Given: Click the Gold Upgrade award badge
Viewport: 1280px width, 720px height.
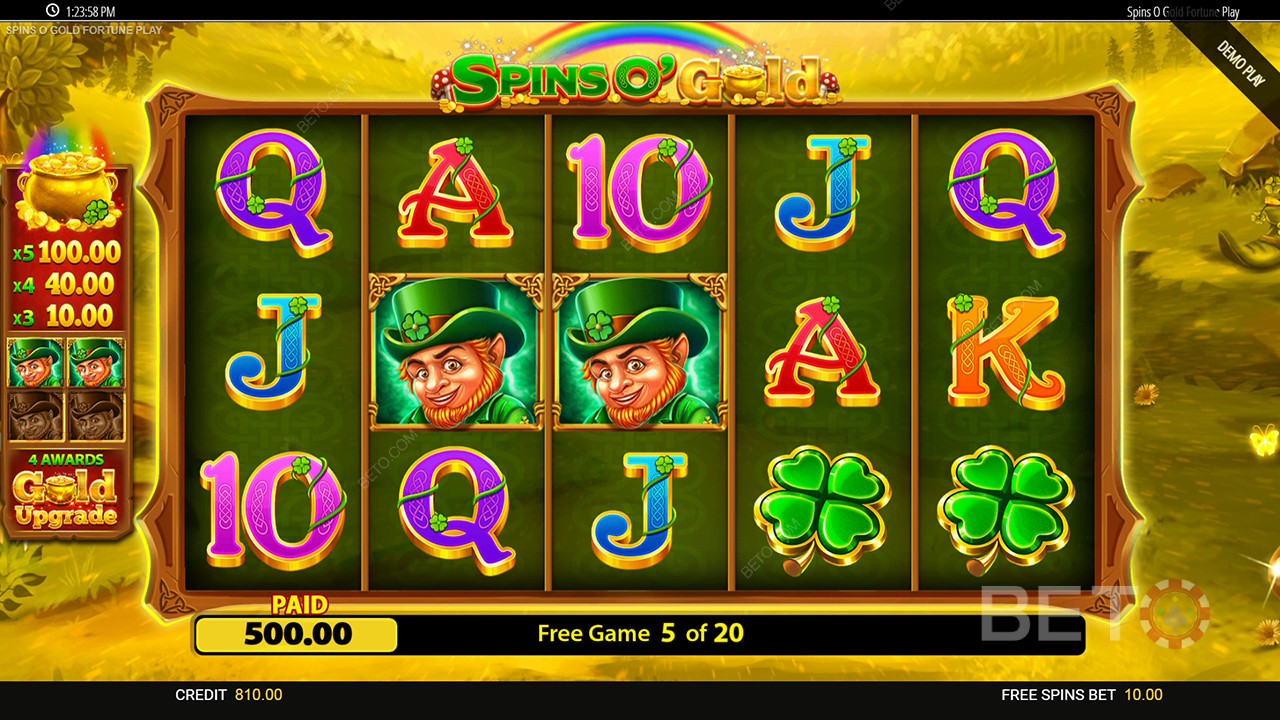Looking at the screenshot, I should click(66, 492).
